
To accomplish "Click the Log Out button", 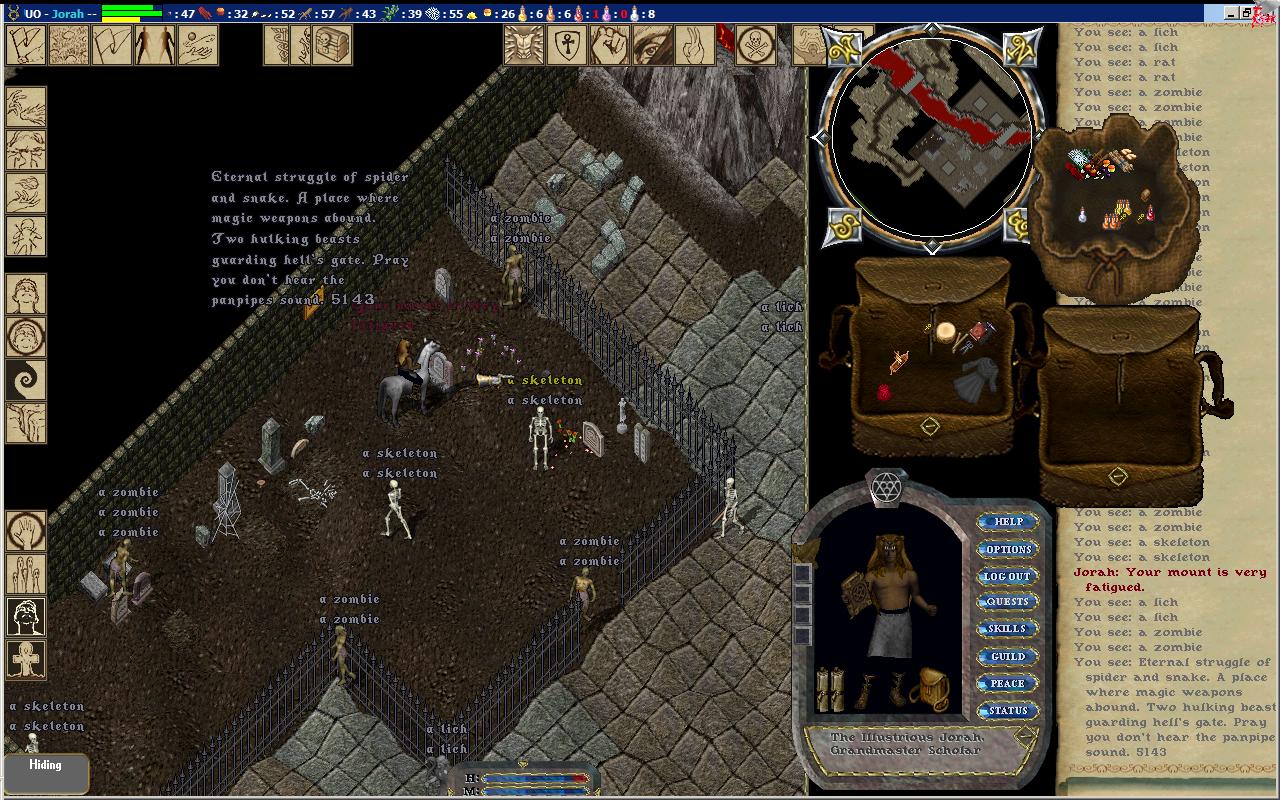I will pos(1008,576).
